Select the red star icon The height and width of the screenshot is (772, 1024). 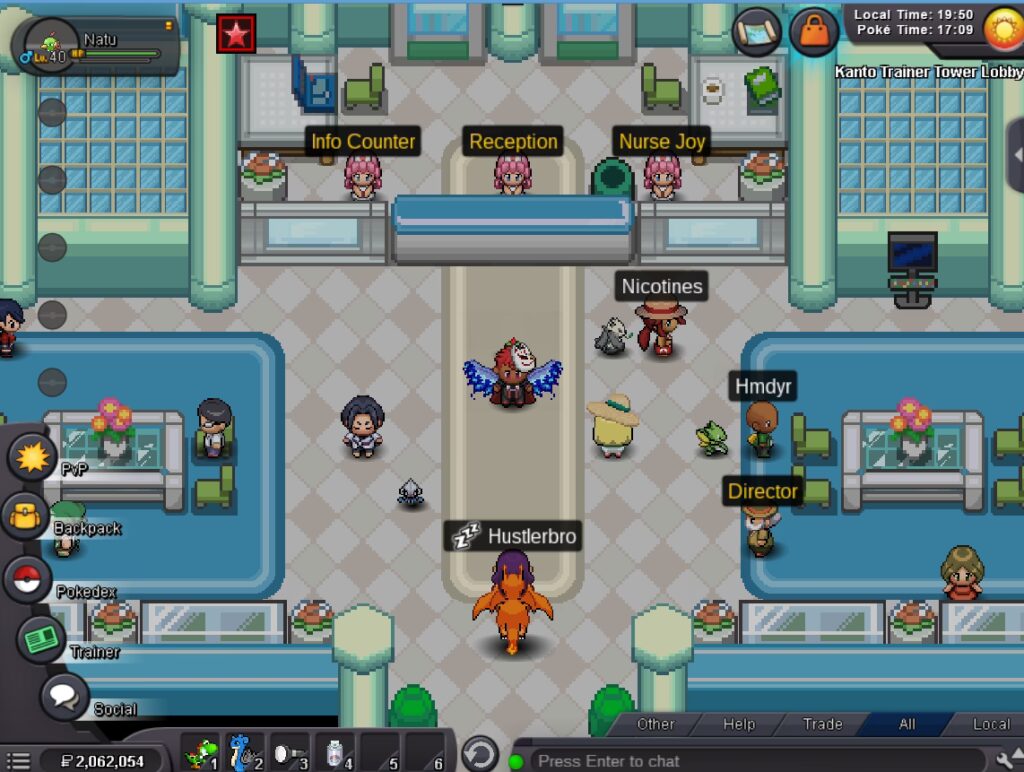[236, 34]
